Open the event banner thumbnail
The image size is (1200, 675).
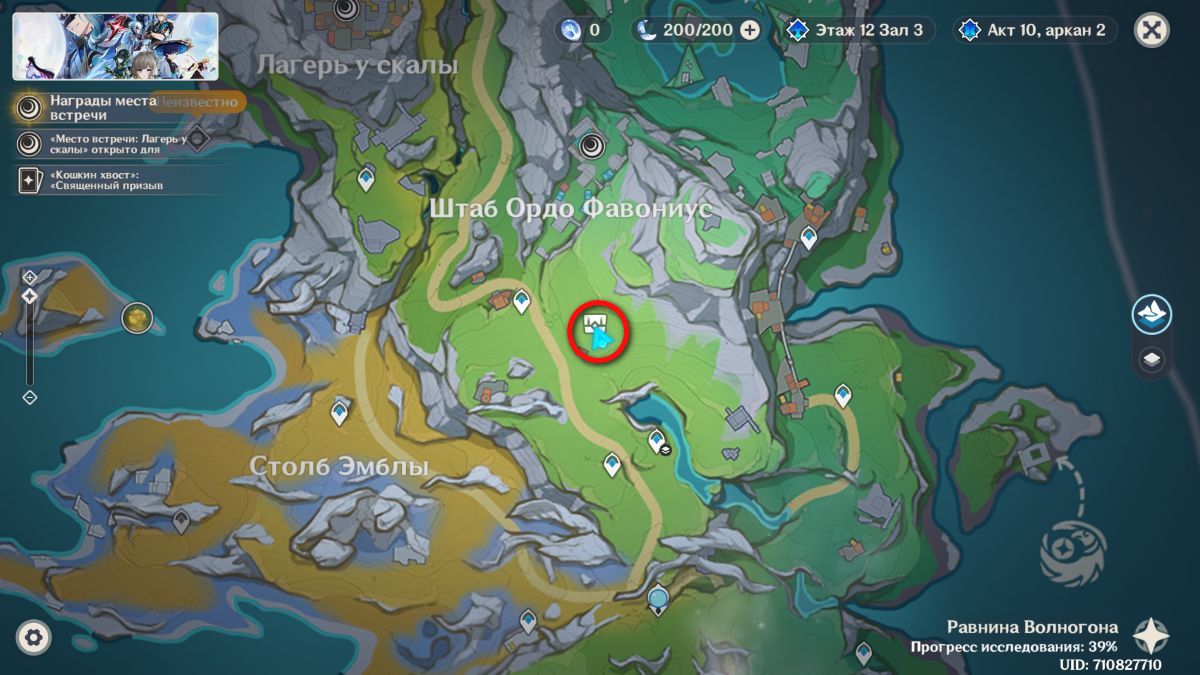point(115,46)
